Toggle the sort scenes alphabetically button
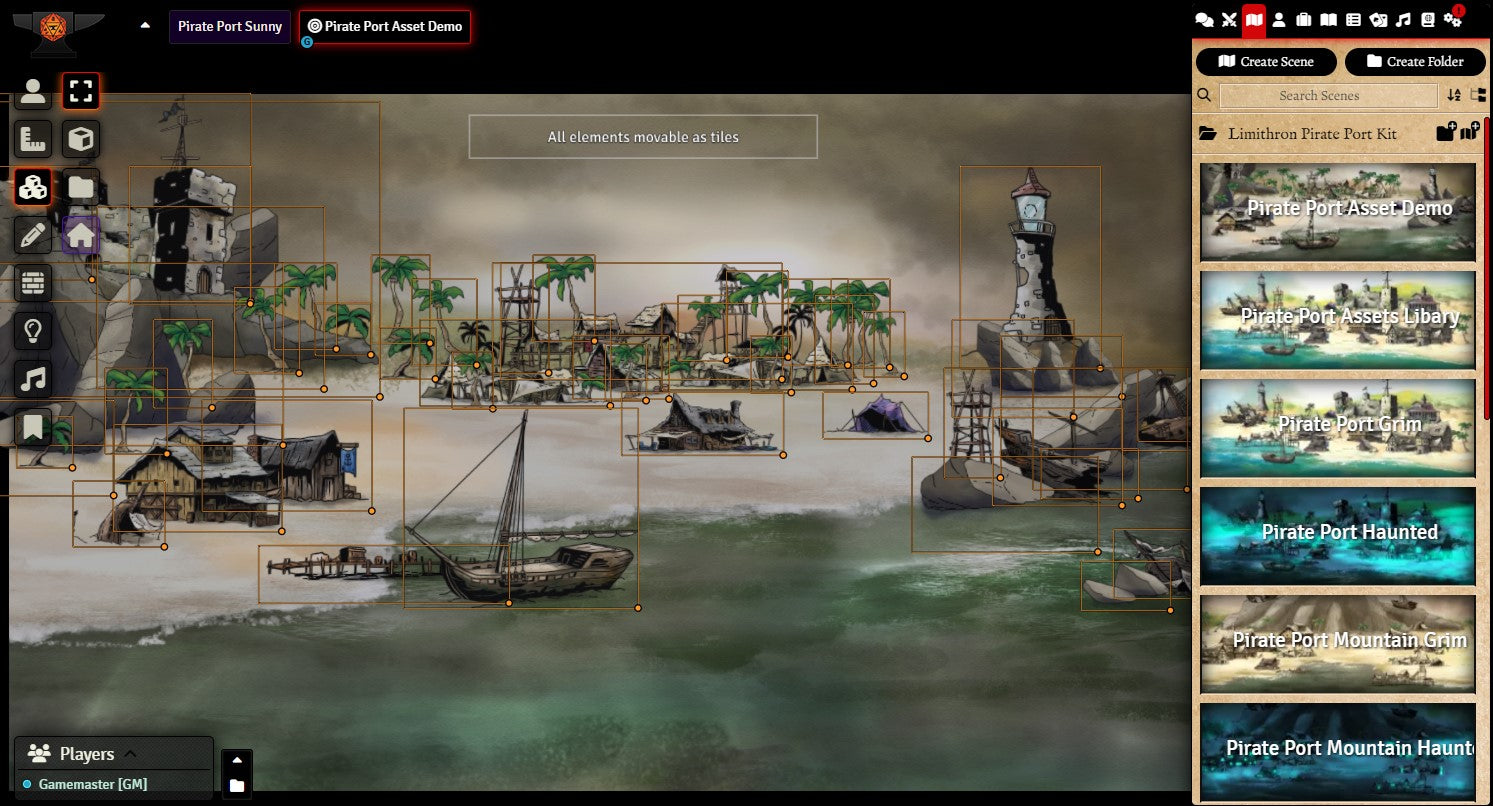The image size is (1493, 806). click(x=1454, y=96)
